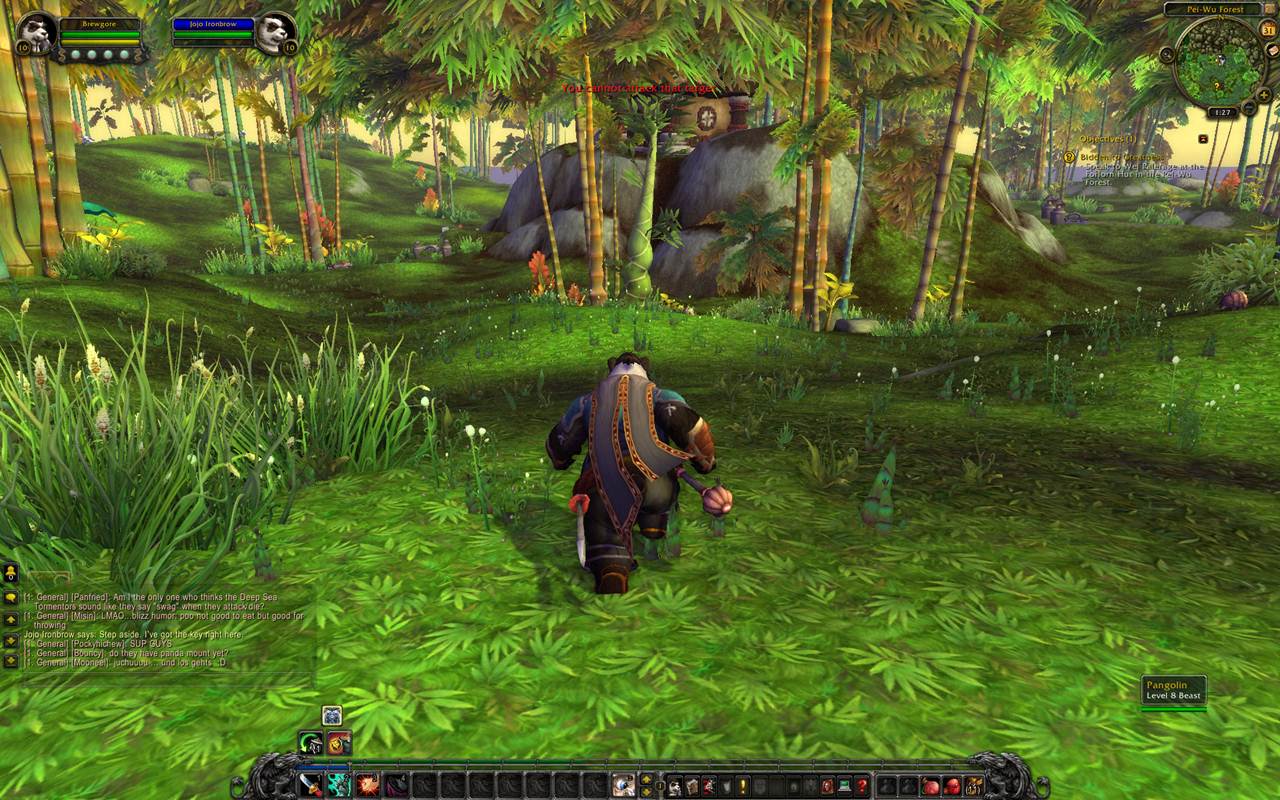Open the calendar button showing 31

pos(1268,30)
